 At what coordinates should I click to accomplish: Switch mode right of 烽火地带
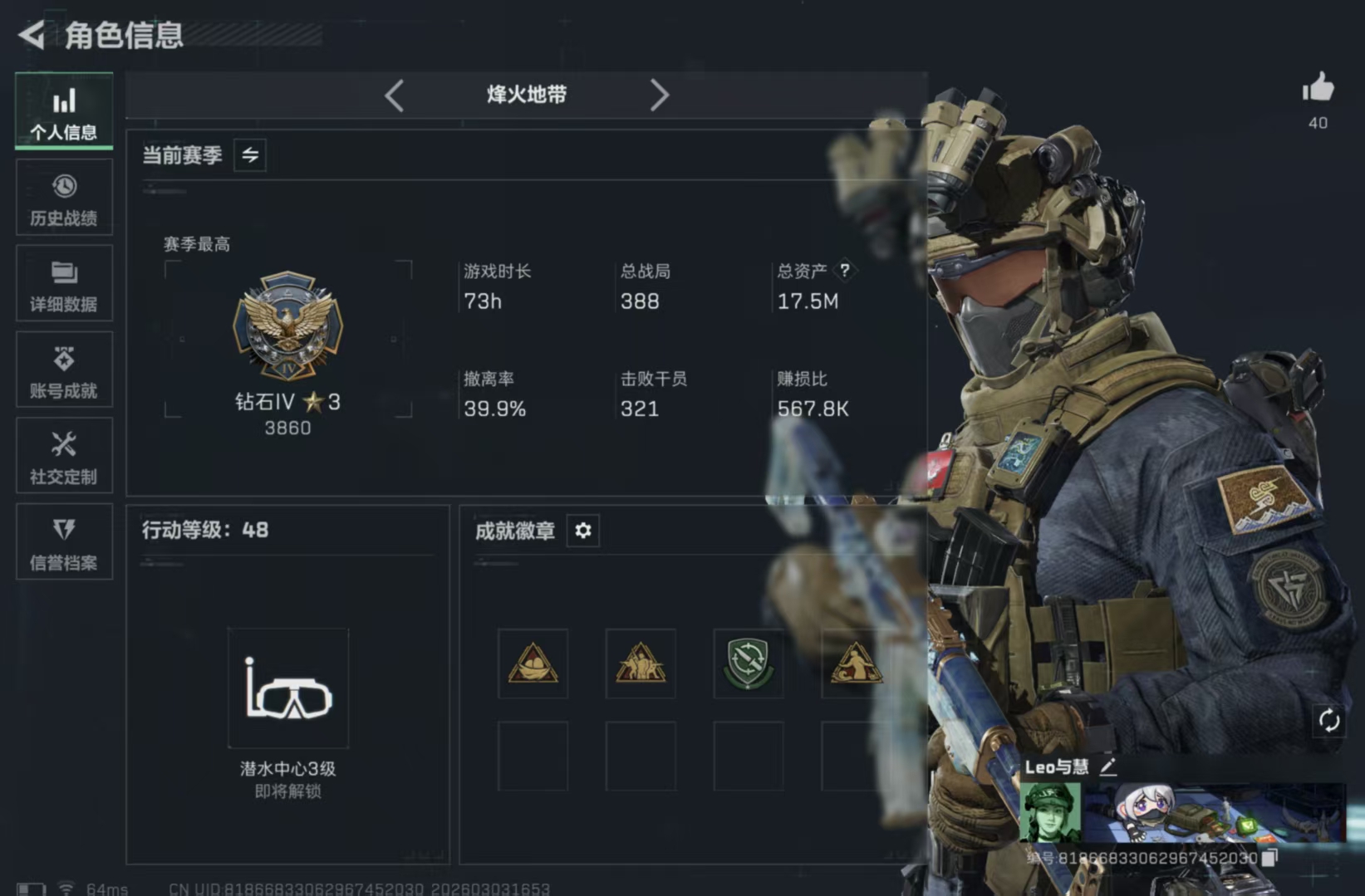tap(660, 95)
